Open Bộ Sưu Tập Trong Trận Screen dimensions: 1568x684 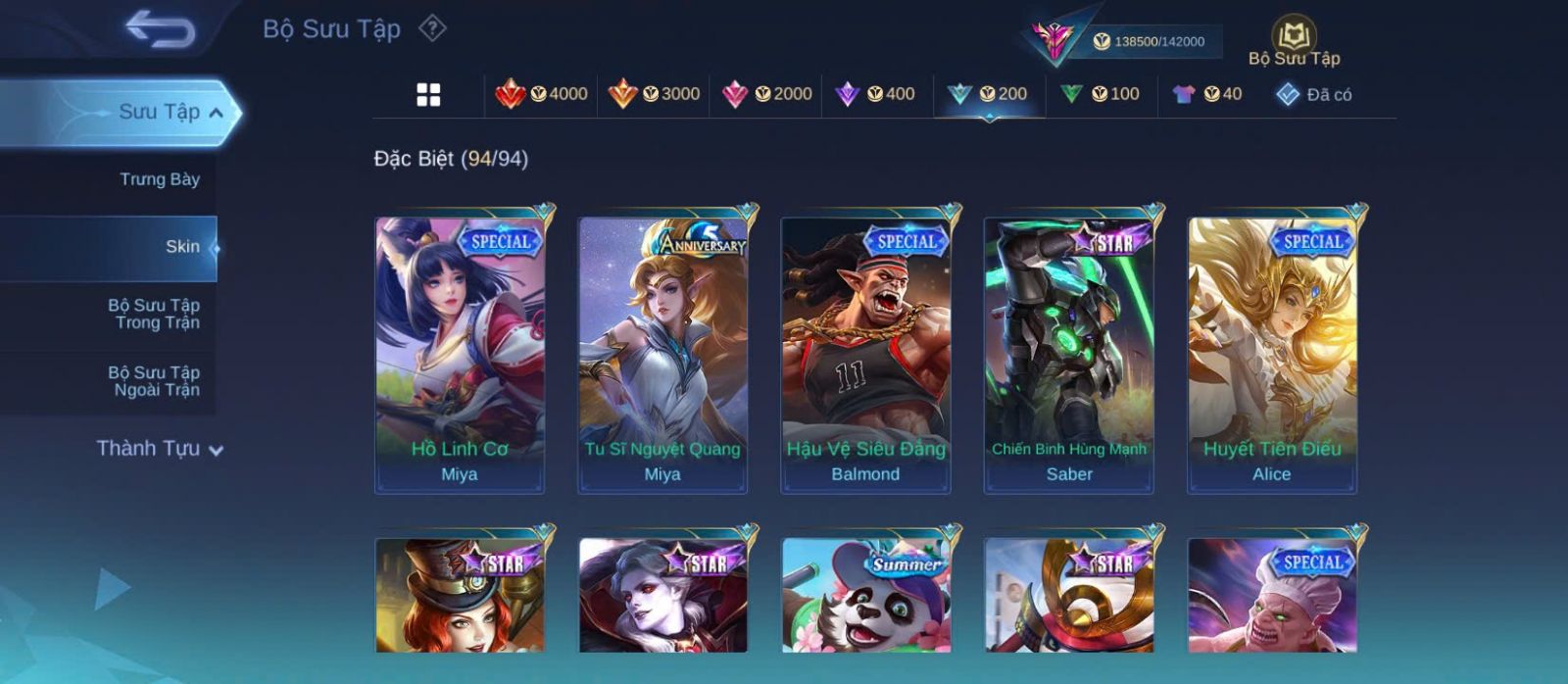pos(155,314)
